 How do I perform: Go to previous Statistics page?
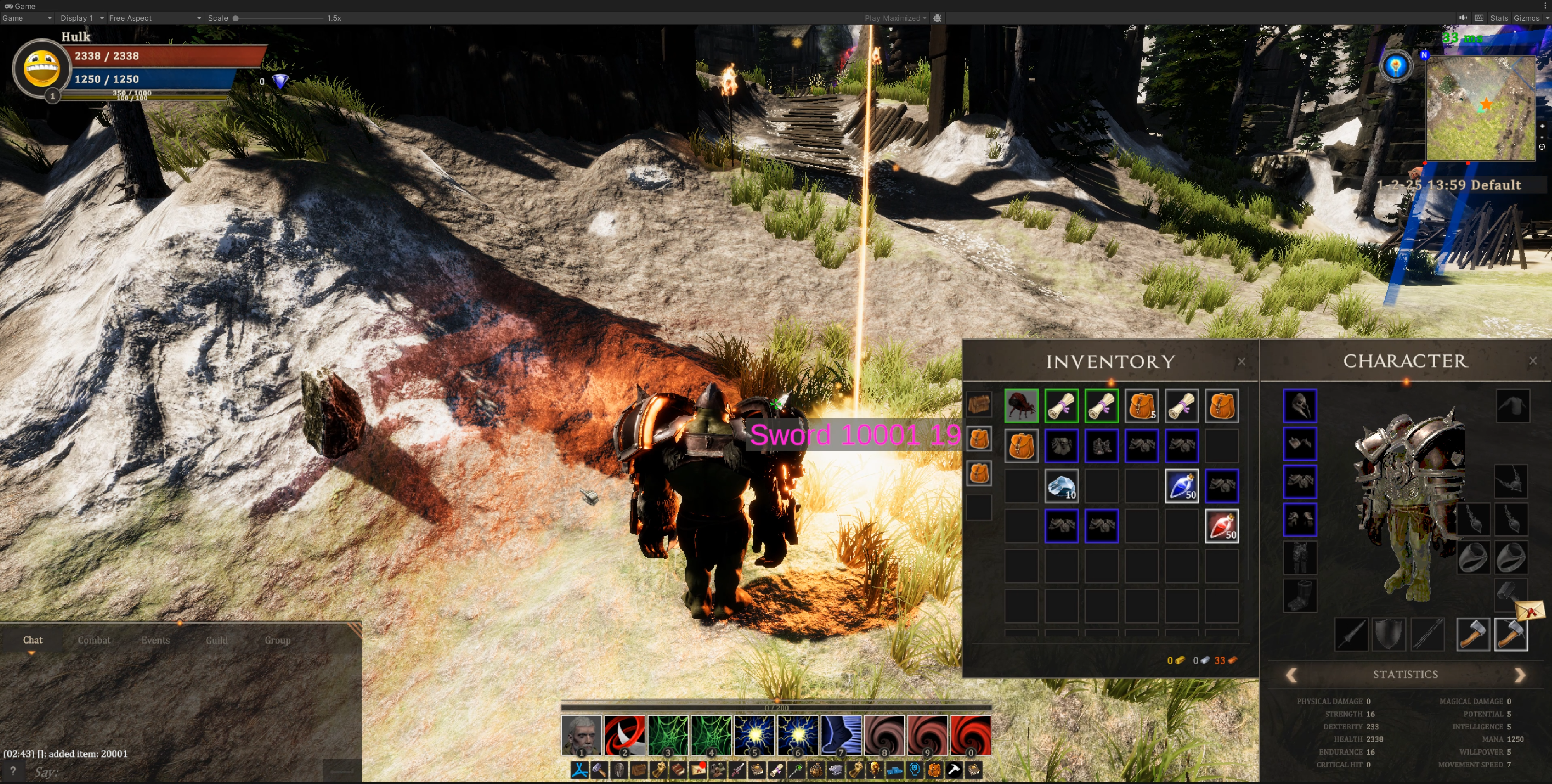tap(1291, 675)
